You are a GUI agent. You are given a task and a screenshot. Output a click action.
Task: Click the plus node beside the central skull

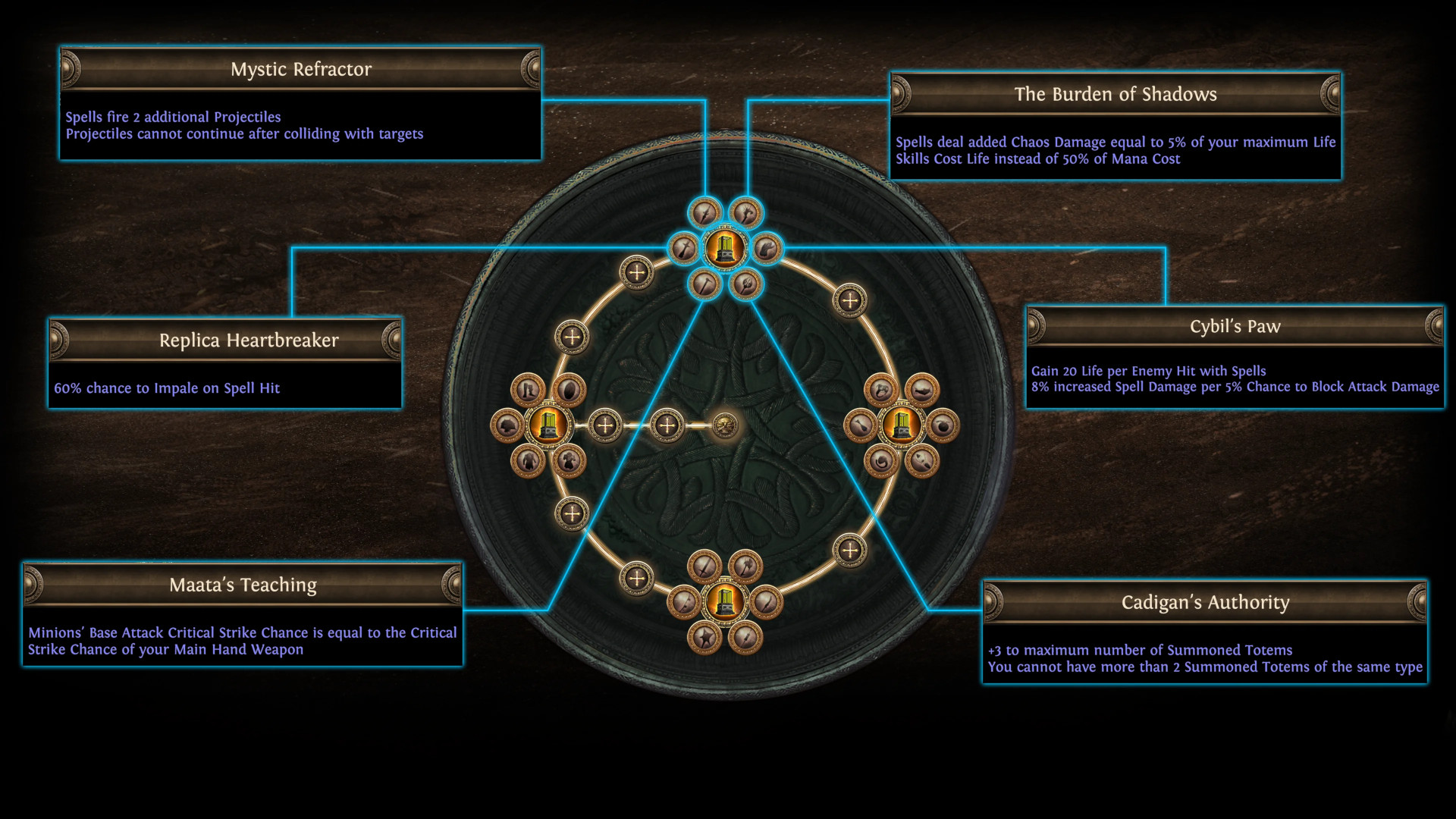coord(667,425)
